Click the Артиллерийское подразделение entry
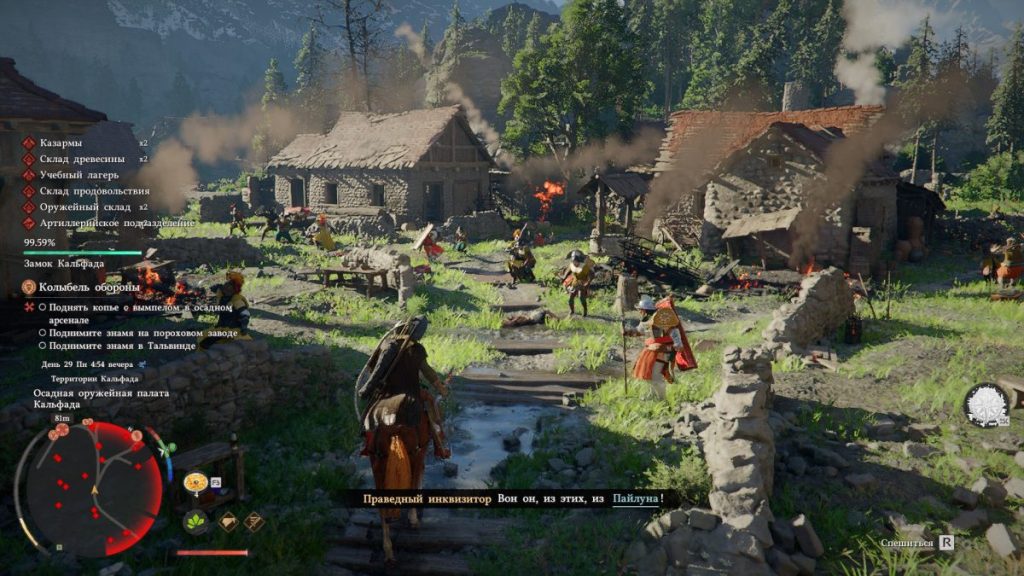 pyautogui.click(x=116, y=223)
